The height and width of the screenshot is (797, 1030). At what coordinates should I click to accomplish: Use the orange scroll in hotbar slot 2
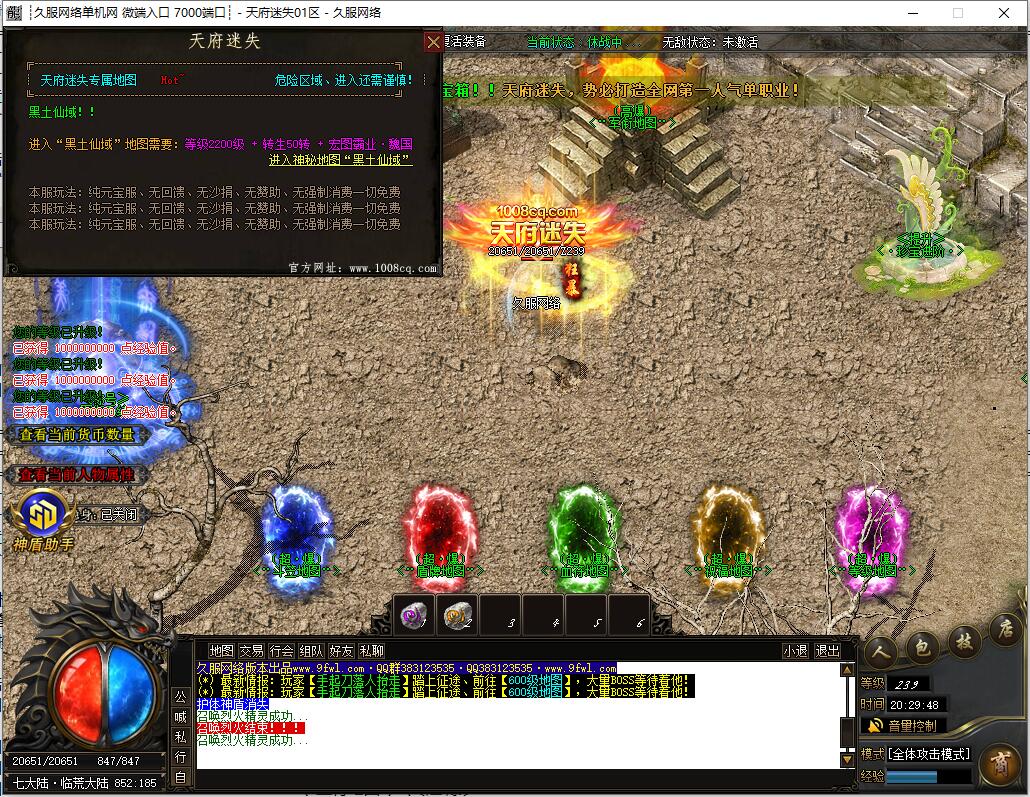pyautogui.click(x=457, y=616)
